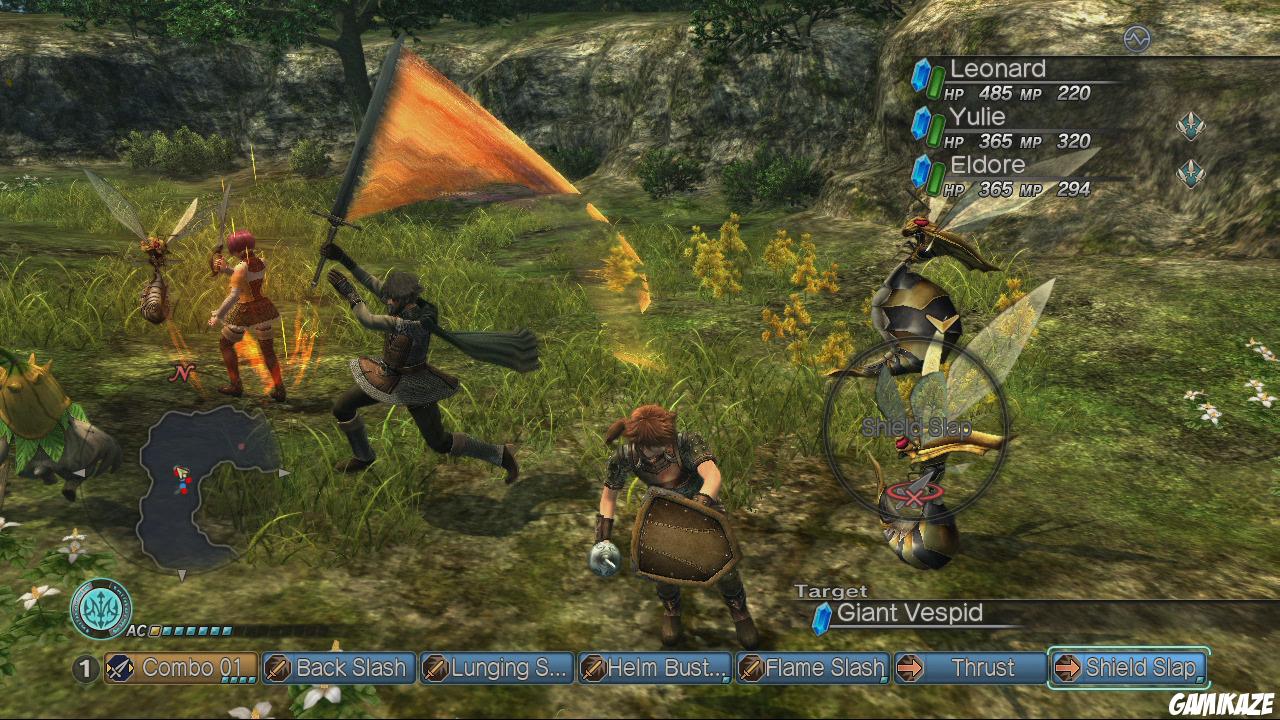
Task: Activate the Lunging S... skill slot
Action: 497,668
